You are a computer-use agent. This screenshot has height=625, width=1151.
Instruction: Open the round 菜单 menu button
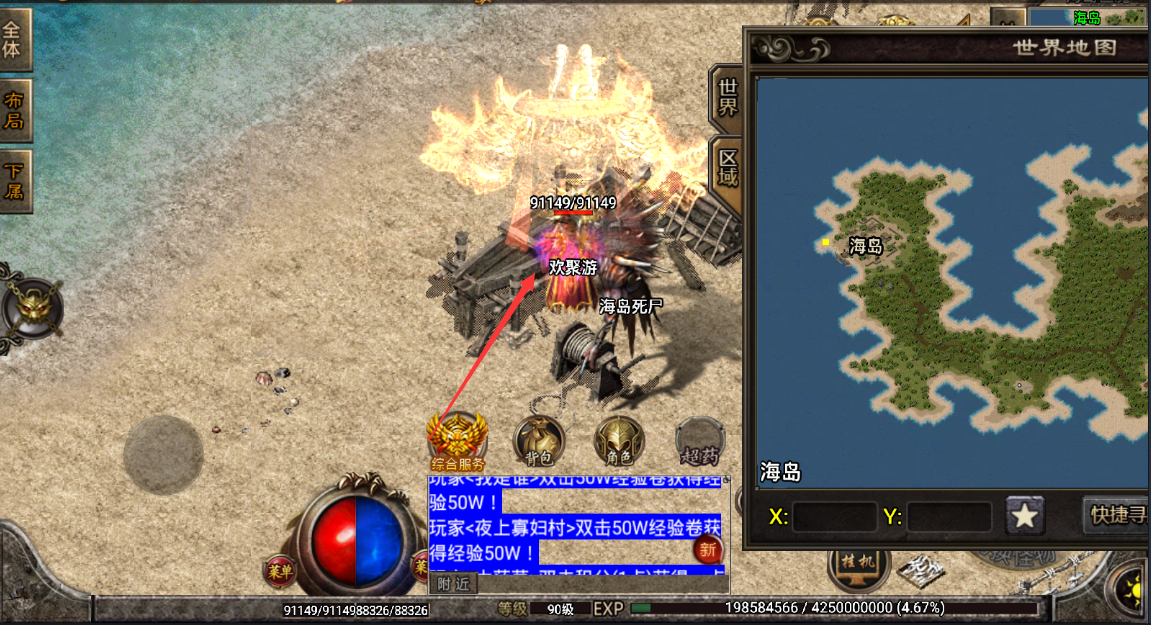click(x=280, y=571)
